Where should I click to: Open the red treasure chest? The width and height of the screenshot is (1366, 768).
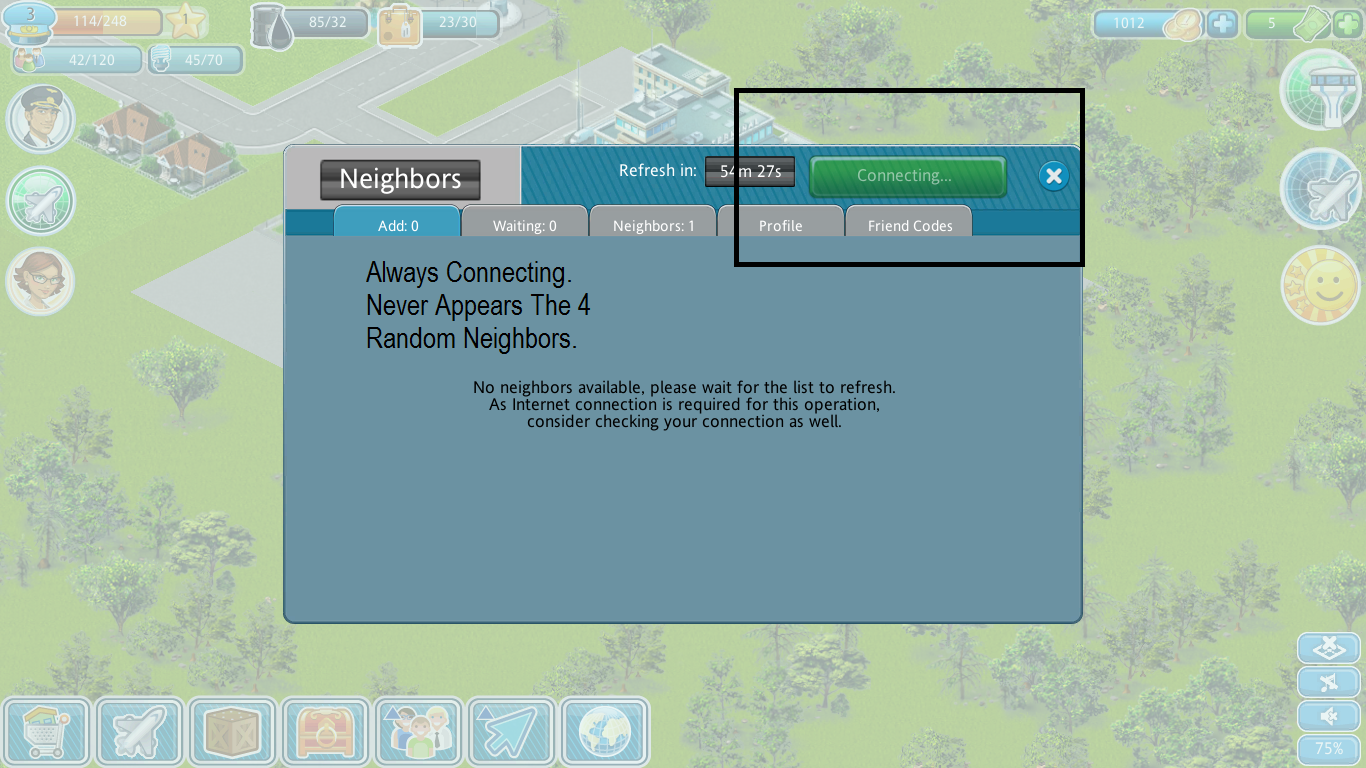pos(325,732)
